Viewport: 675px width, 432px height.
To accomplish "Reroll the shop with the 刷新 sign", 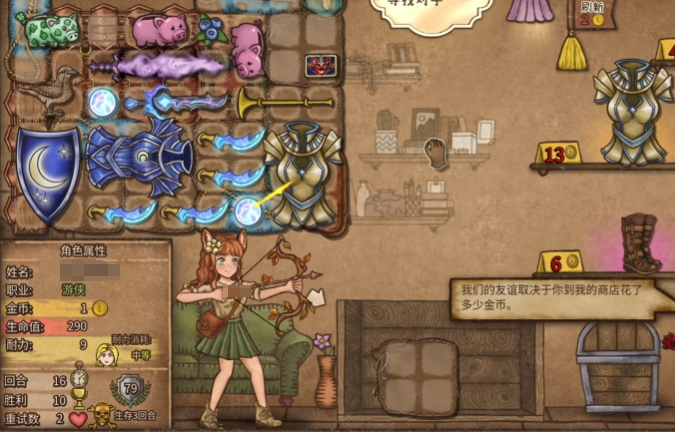I will [591, 13].
